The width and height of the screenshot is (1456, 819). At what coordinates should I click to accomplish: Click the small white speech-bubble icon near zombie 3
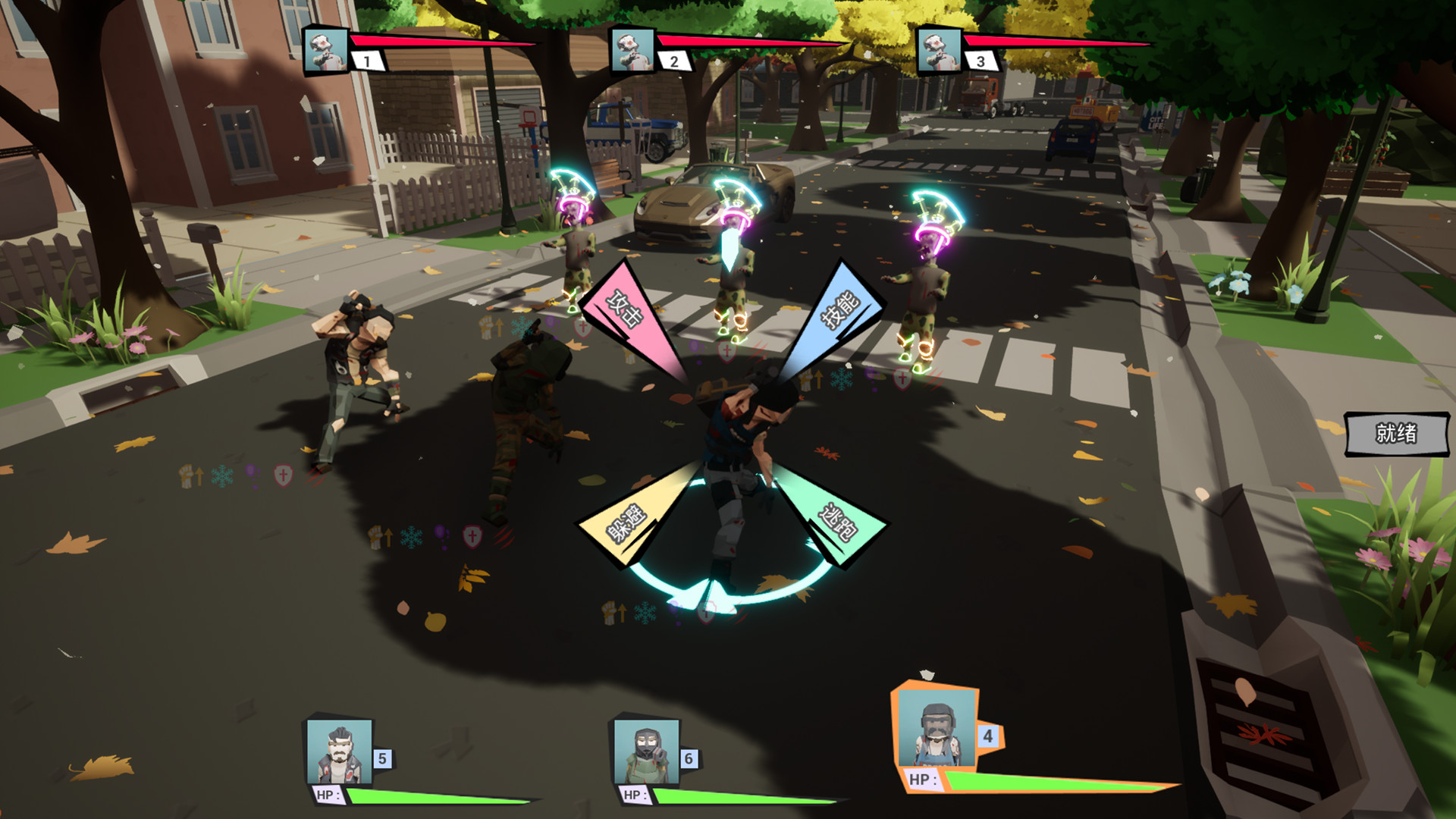click(849, 366)
